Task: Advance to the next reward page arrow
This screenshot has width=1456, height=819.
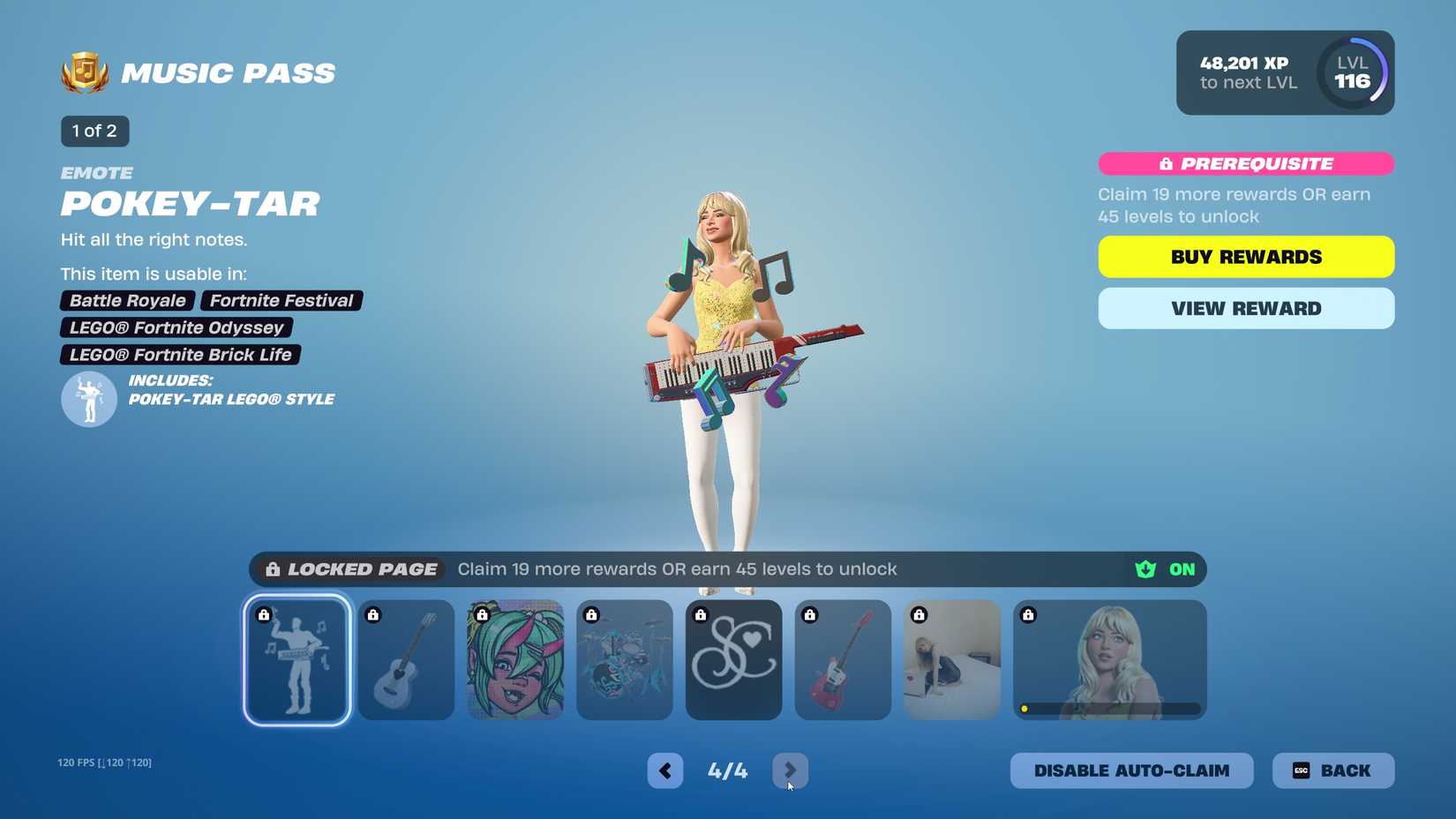Action: click(790, 770)
